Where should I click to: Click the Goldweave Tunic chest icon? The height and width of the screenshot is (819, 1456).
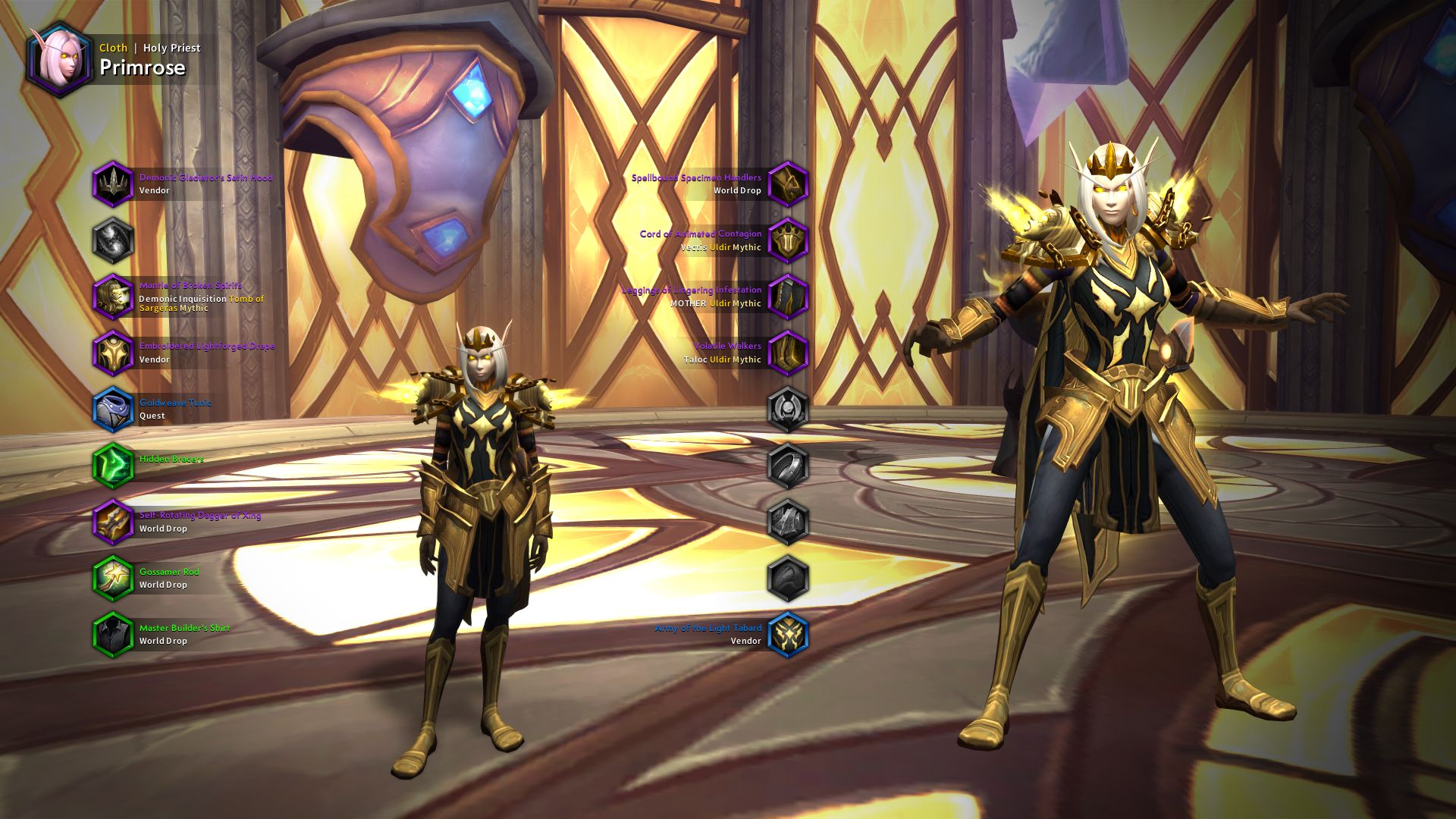114,408
